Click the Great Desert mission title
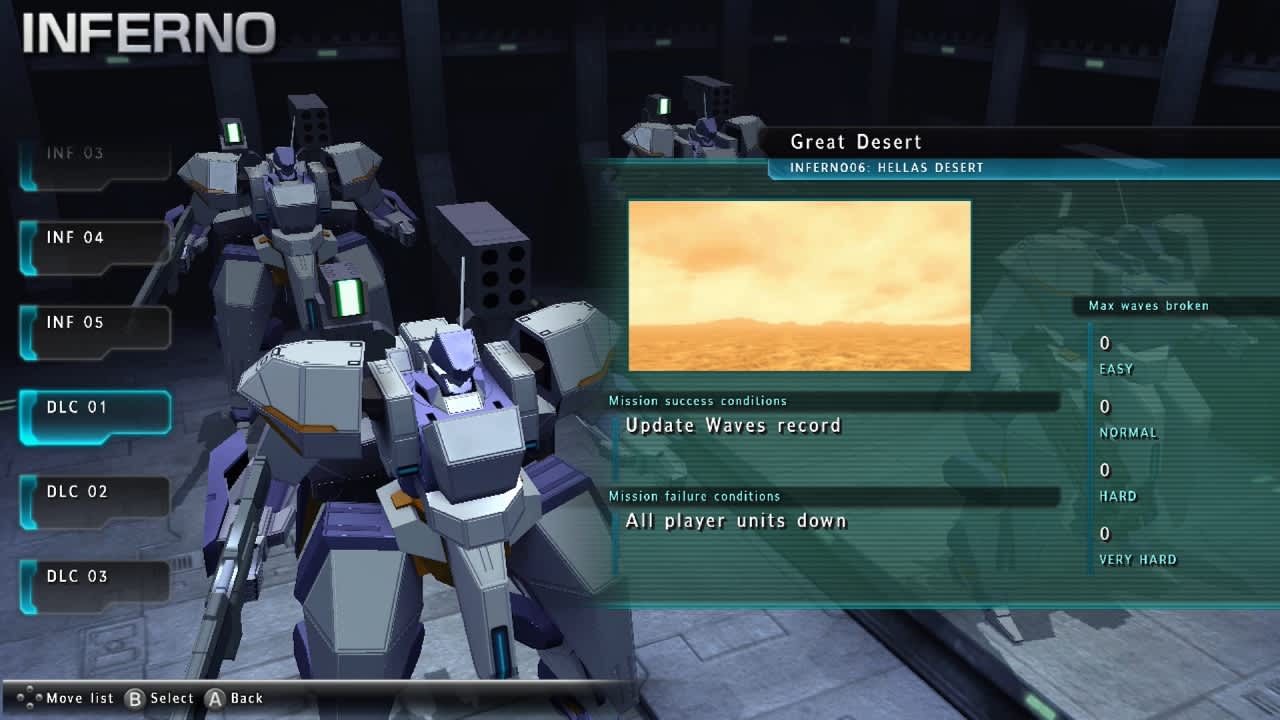Image resolution: width=1280 pixels, height=720 pixels. point(855,142)
